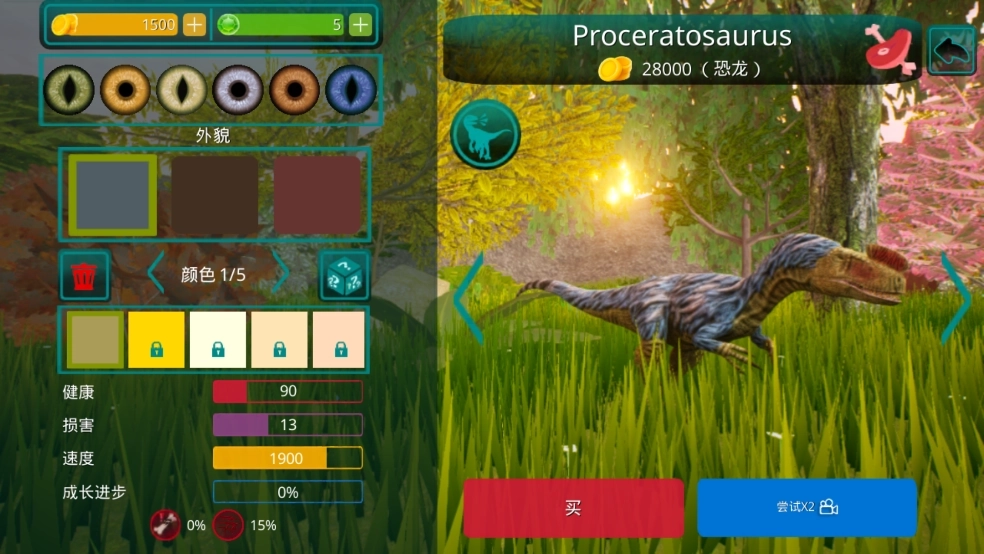Select the slate blue-grey skin swatch

[112, 195]
